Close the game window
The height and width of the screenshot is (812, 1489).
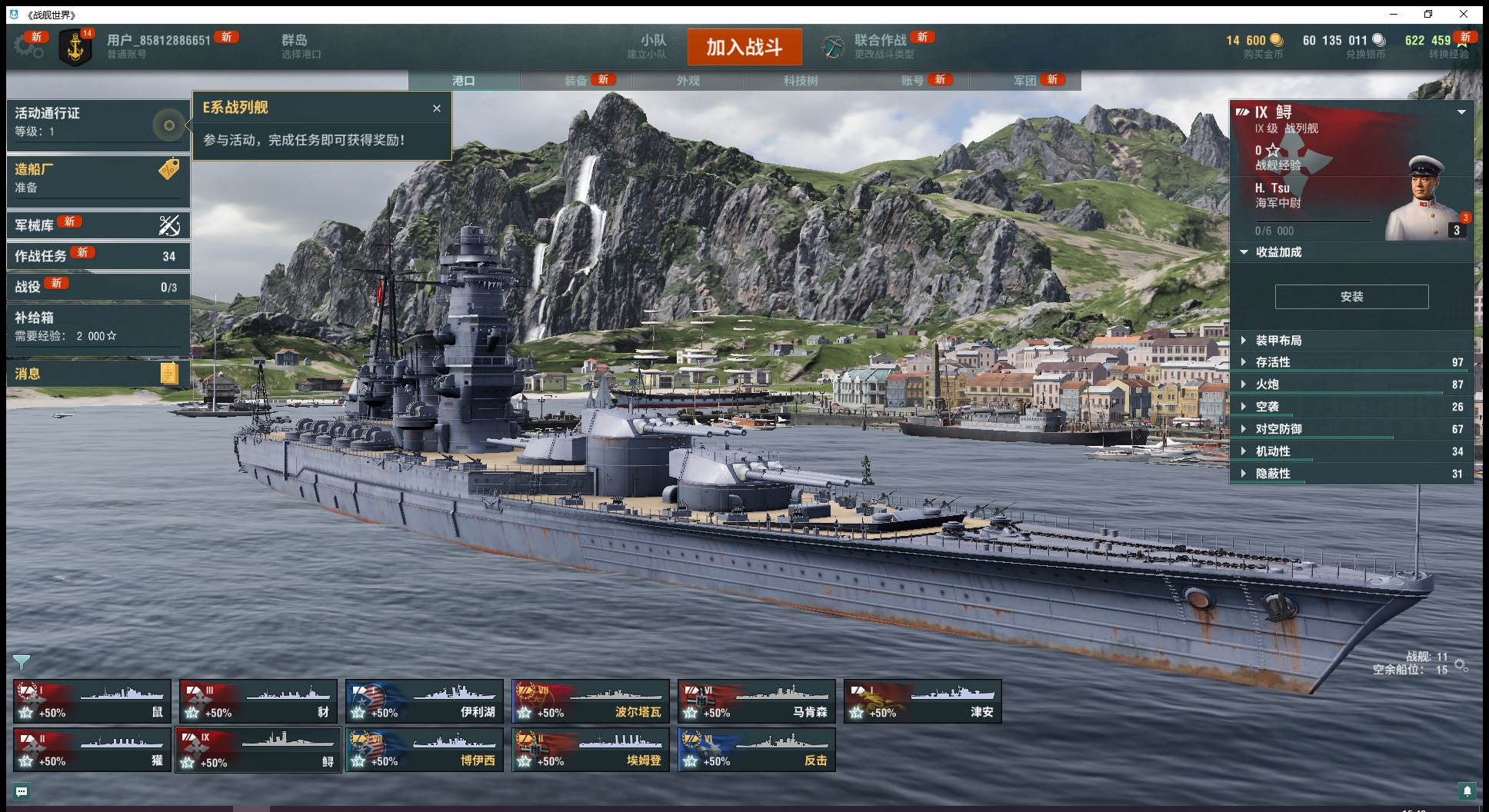[1464, 14]
